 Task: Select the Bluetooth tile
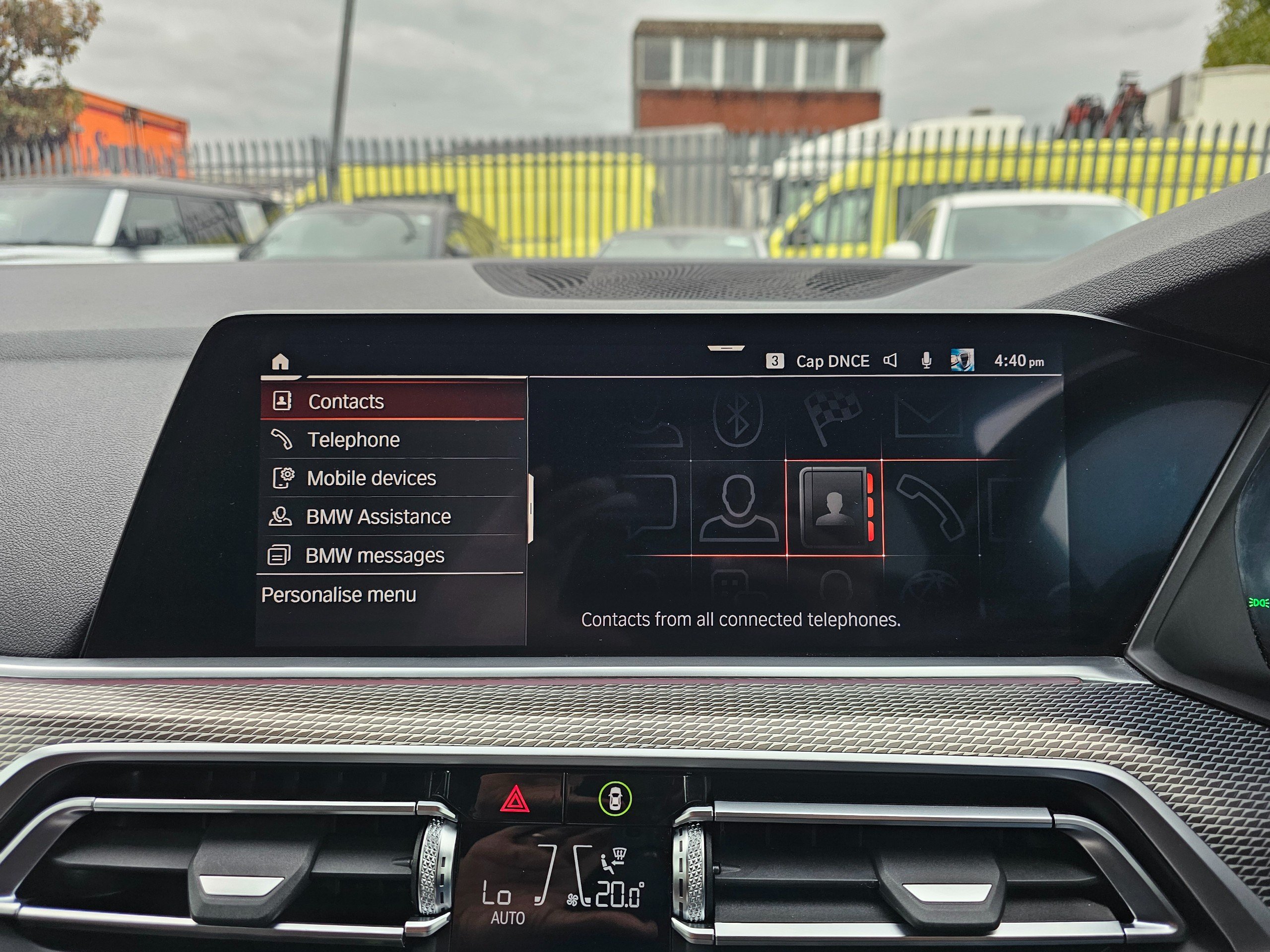738,417
